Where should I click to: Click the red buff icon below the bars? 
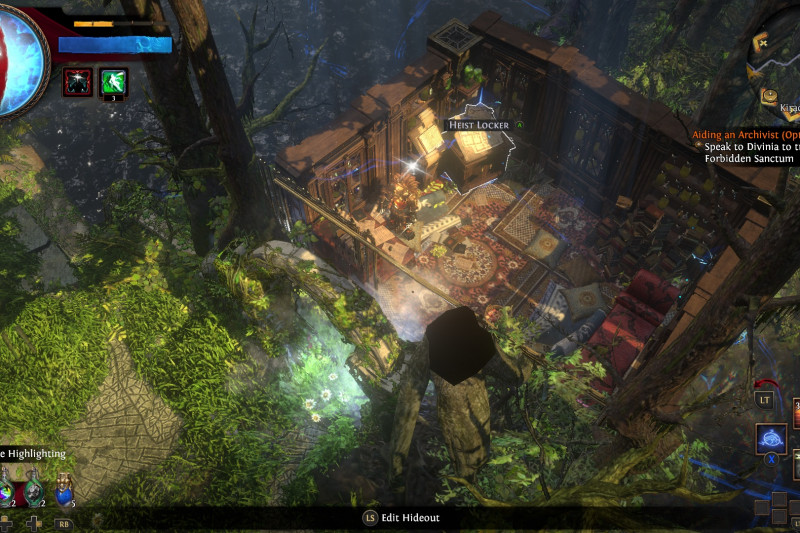(x=77, y=81)
